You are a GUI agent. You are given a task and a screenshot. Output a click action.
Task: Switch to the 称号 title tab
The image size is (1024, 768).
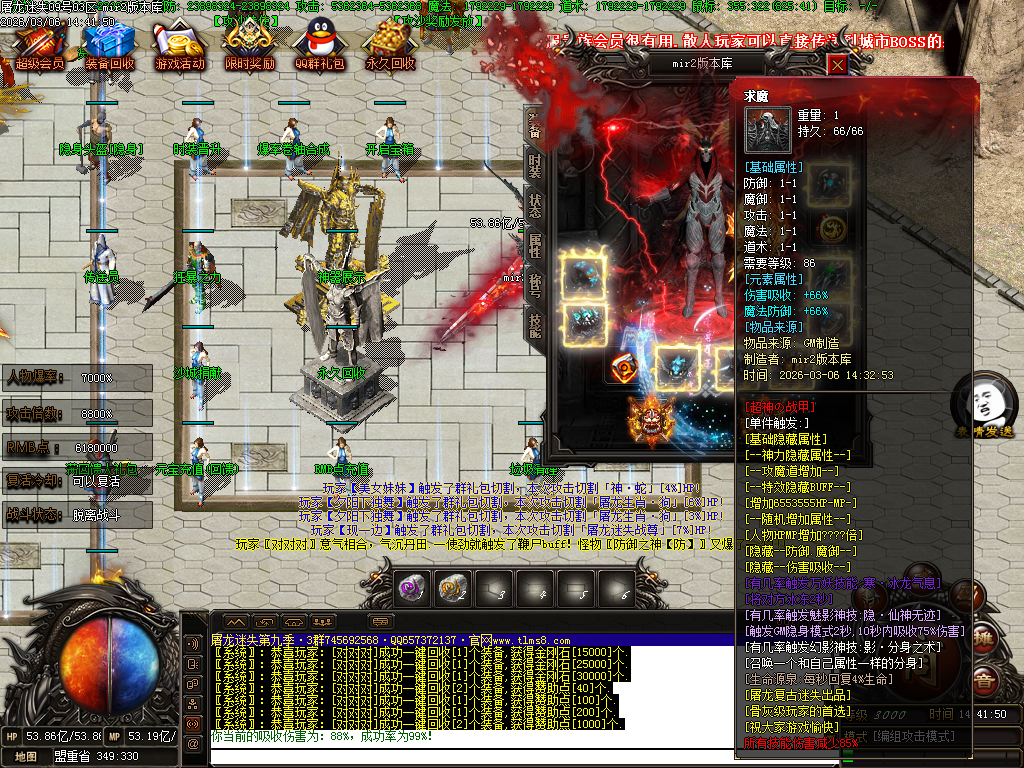[535, 286]
